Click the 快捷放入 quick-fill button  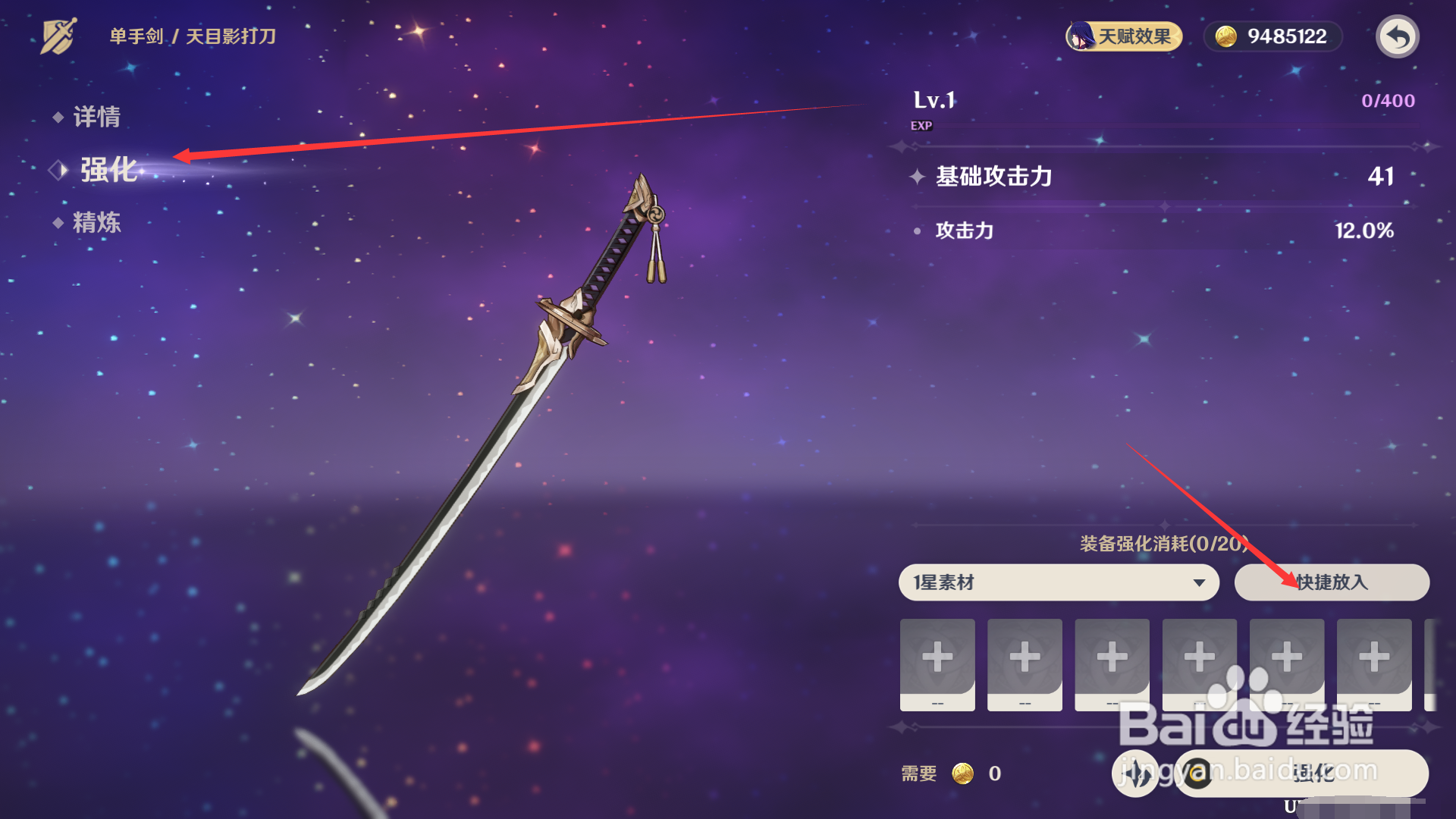pyautogui.click(x=1332, y=582)
